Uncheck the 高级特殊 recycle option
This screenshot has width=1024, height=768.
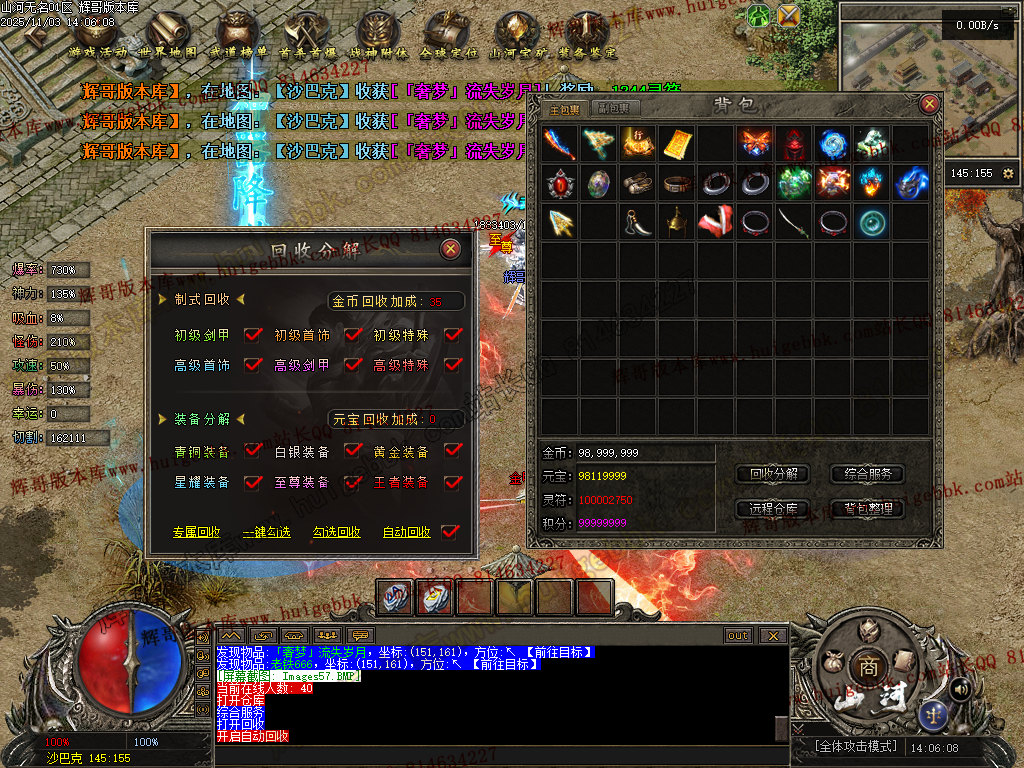pyautogui.click(x=453, y=366)
